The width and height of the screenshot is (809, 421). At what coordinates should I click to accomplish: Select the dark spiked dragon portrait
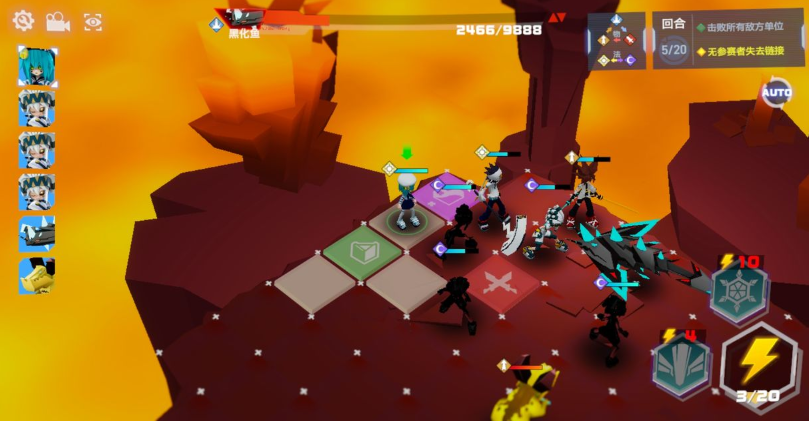[37, 234]
